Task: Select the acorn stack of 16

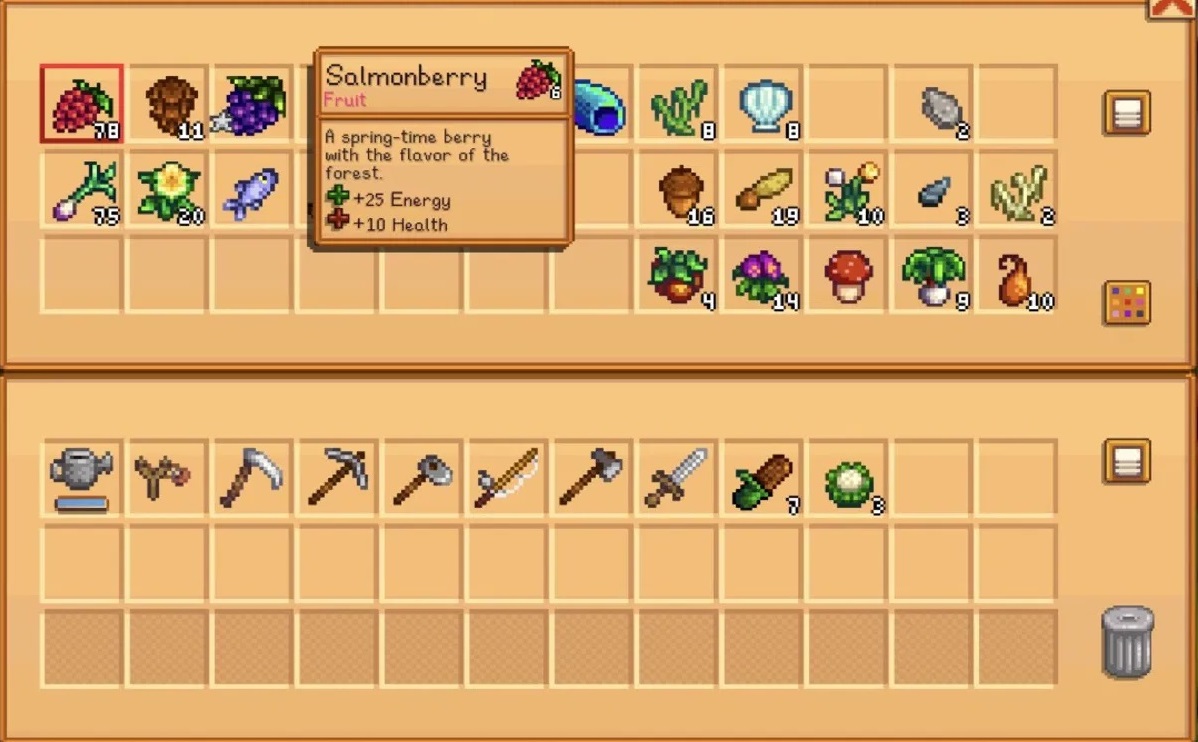Action: point(680,190)
